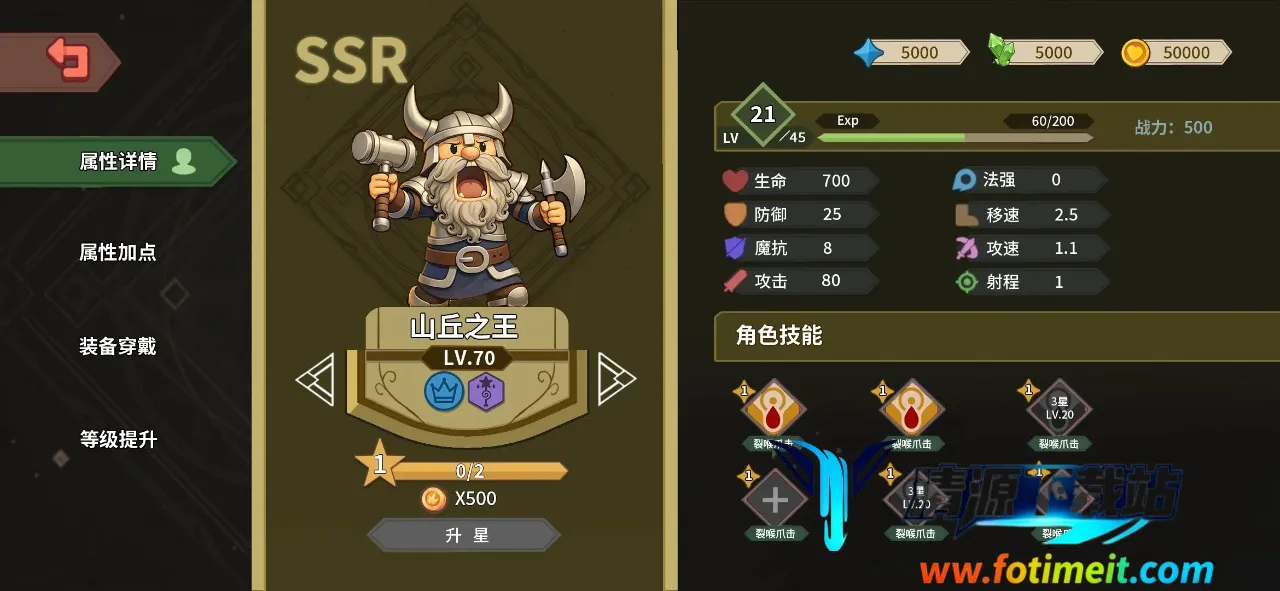Select the locked 3星 LV.20 top-row skill
Viewport: 1280px width, 591px height.
pos(1058,409)
